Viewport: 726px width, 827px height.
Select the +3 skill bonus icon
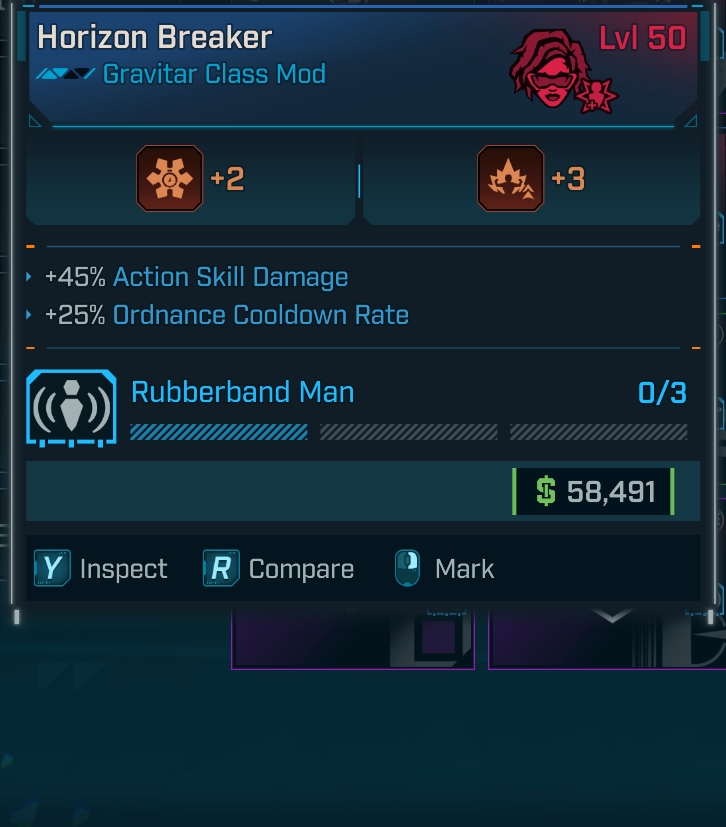click(510, 179)
